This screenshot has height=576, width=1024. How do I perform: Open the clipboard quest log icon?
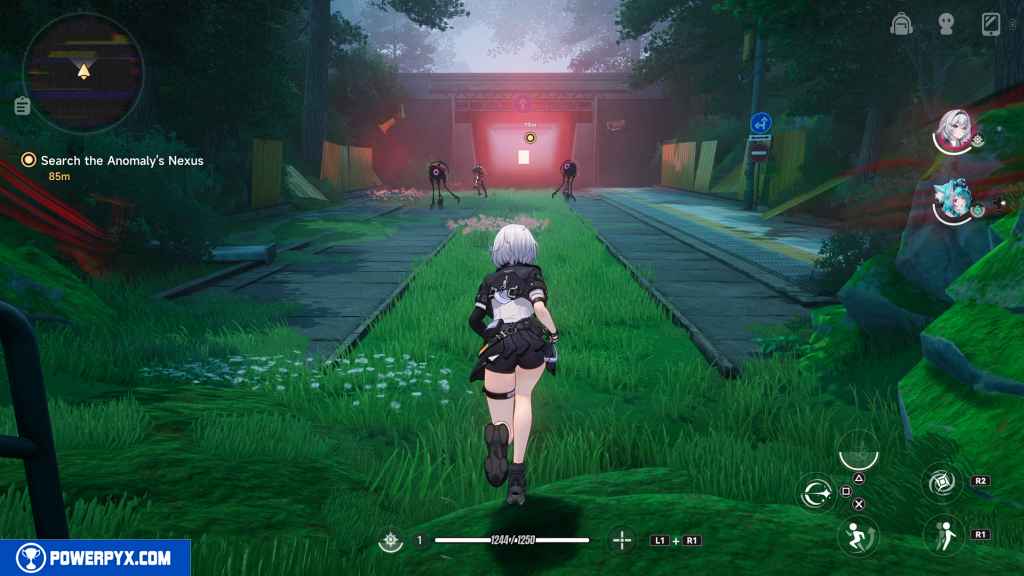(22, 106)
